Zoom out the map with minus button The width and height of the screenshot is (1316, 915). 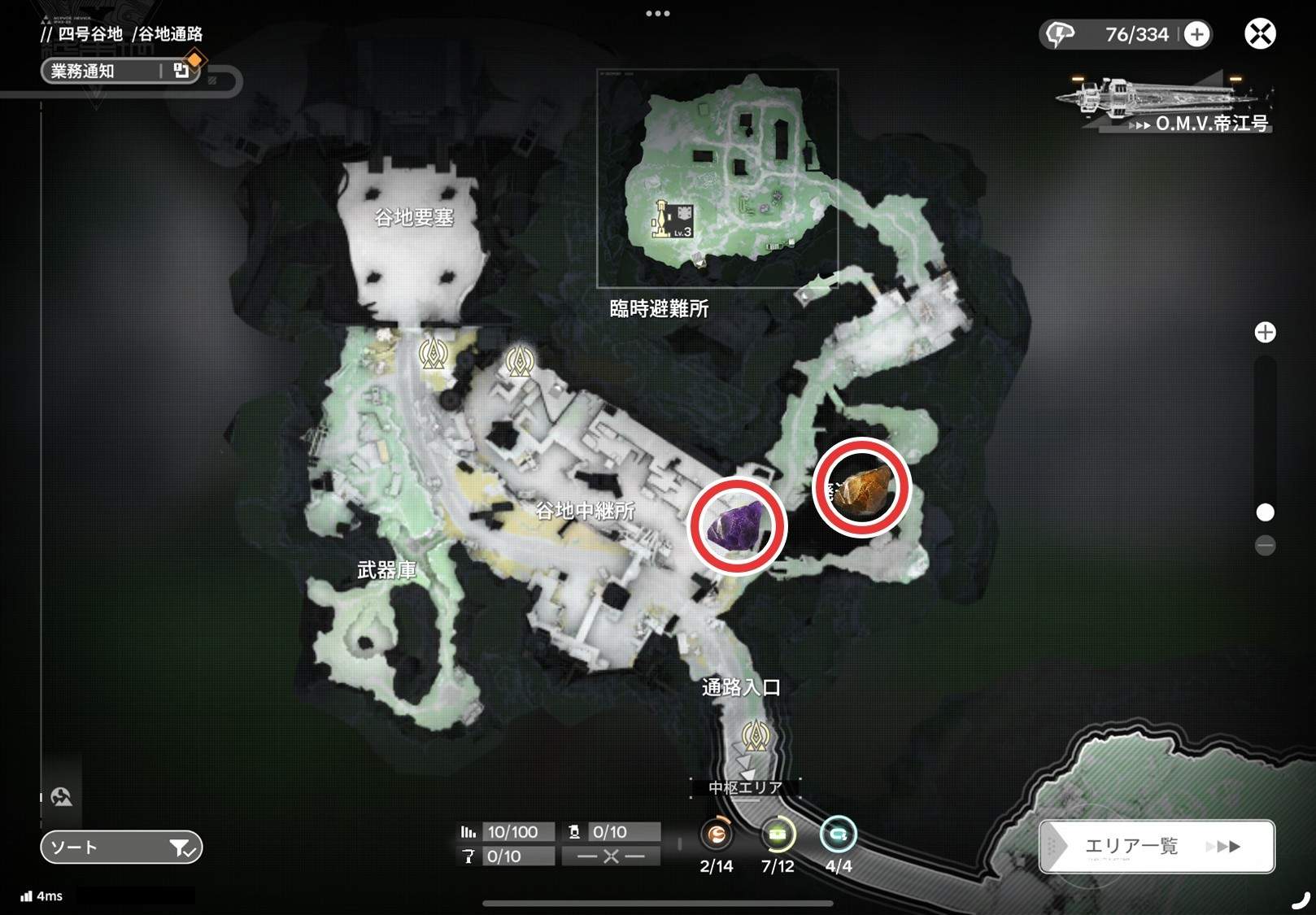point(1265,545)
